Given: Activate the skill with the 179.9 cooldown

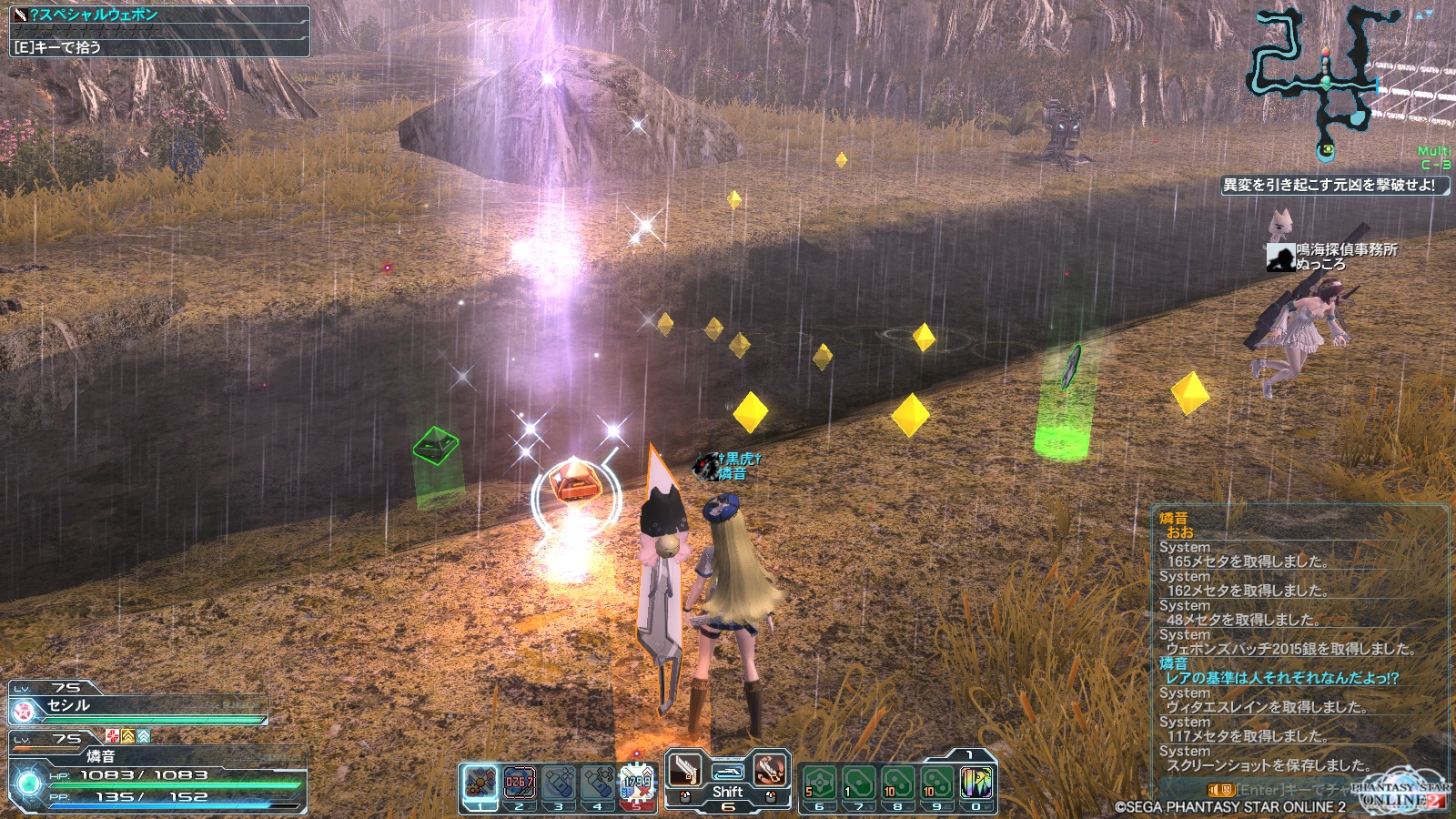Looking at the screenshot, I should pyautogui.click(x=637, y=783).
